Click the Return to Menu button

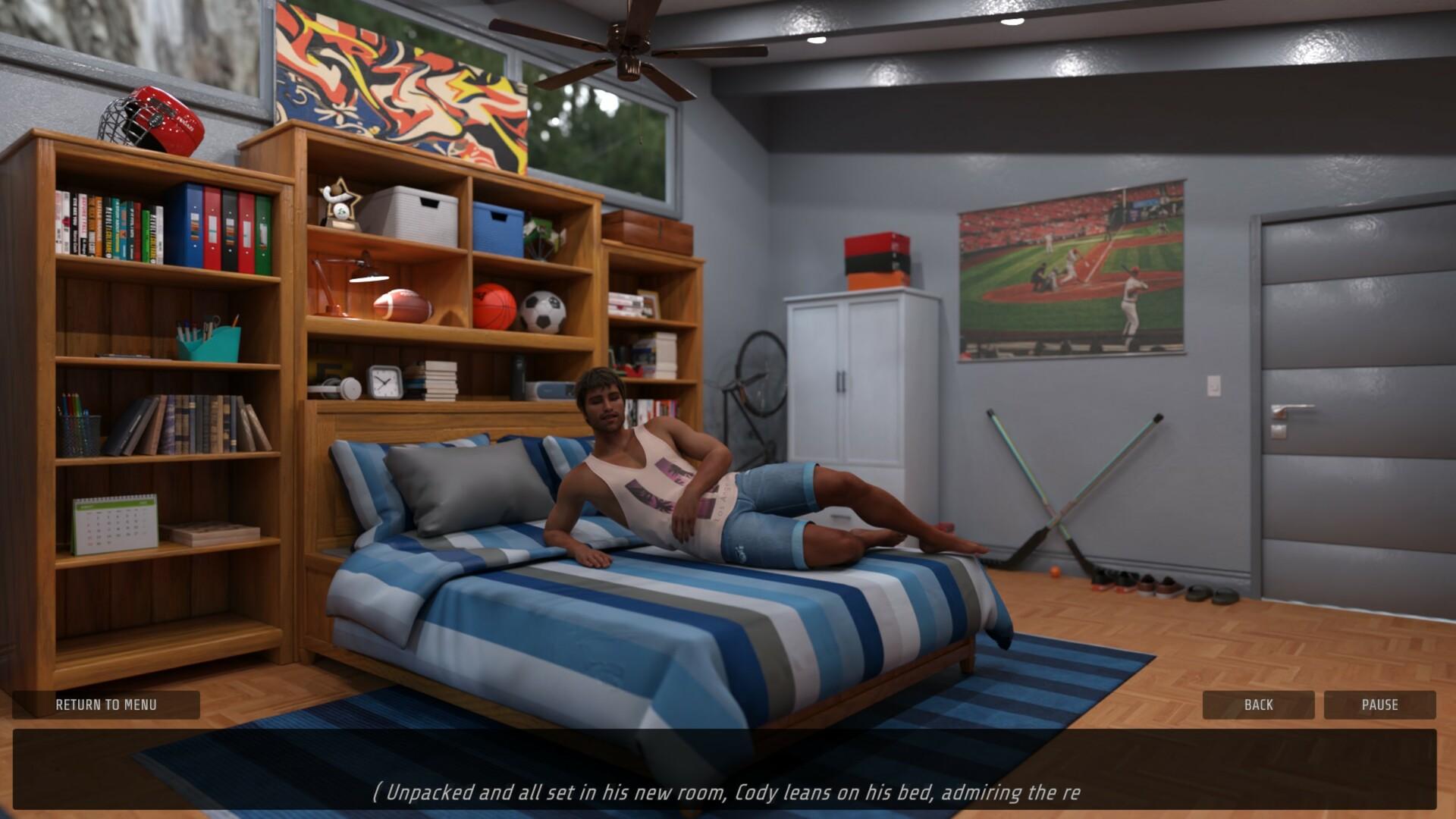[x=106, y=704]
